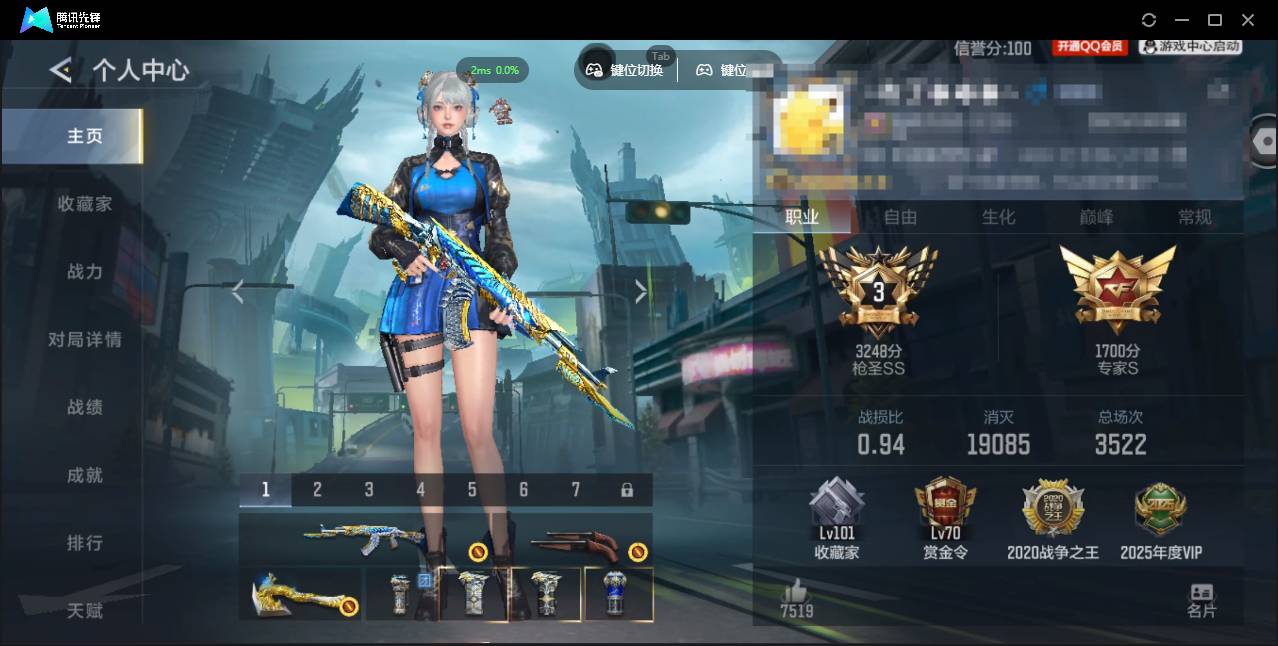Show the next character with the right arrow
The width and height of the screenshot is (1278, 646).
(641, 291)
